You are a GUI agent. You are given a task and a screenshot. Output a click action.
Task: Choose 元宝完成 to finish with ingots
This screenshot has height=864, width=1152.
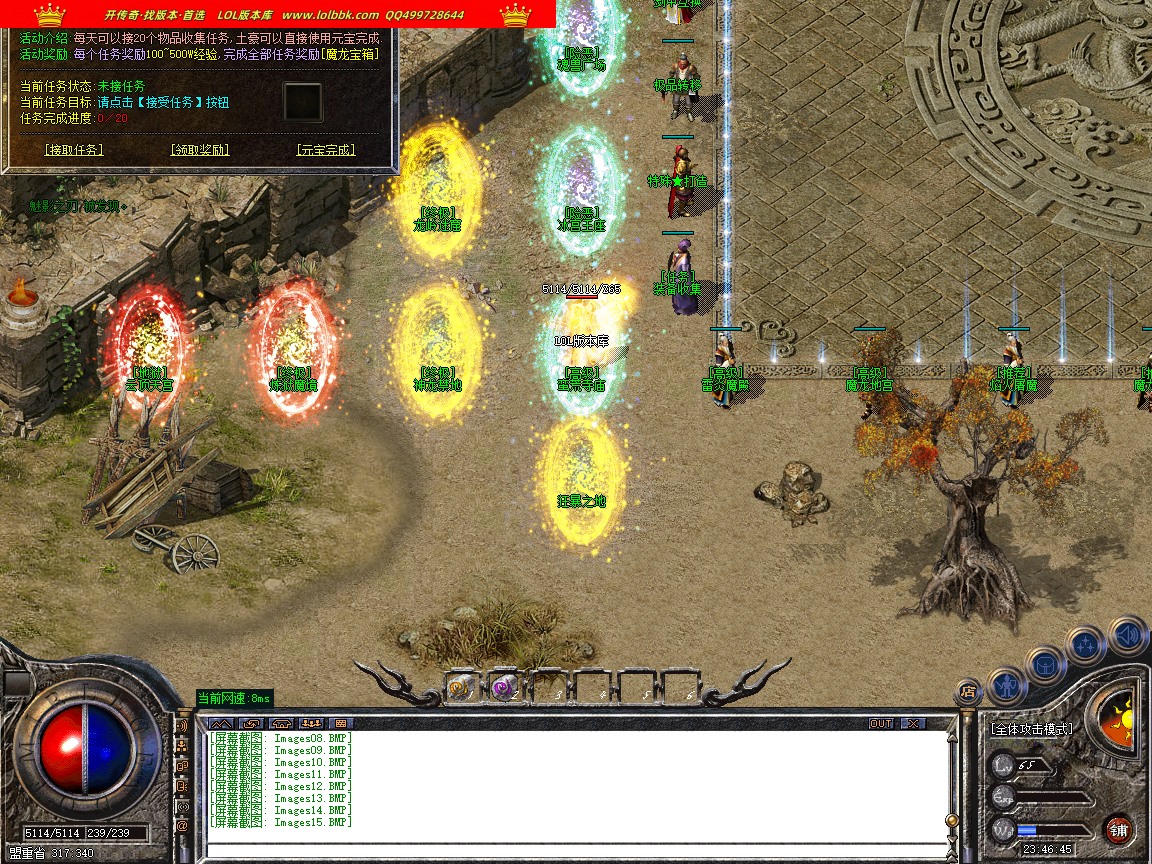point(326,150)
